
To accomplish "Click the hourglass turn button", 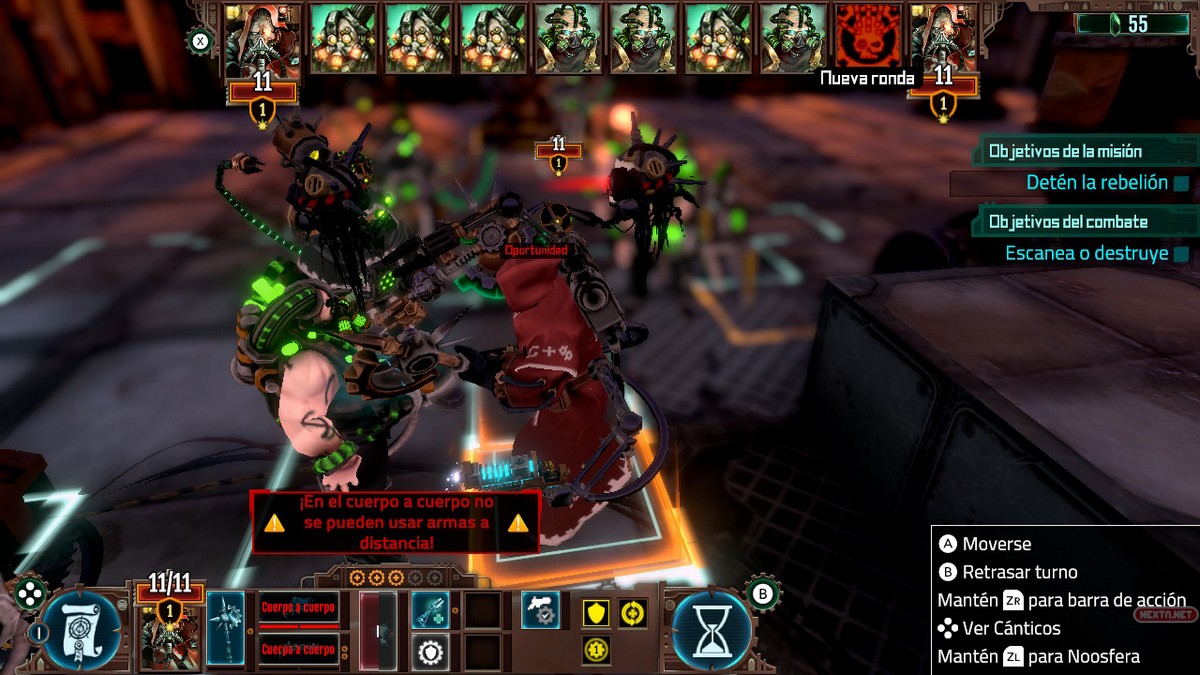I will [x=711, y=629].
